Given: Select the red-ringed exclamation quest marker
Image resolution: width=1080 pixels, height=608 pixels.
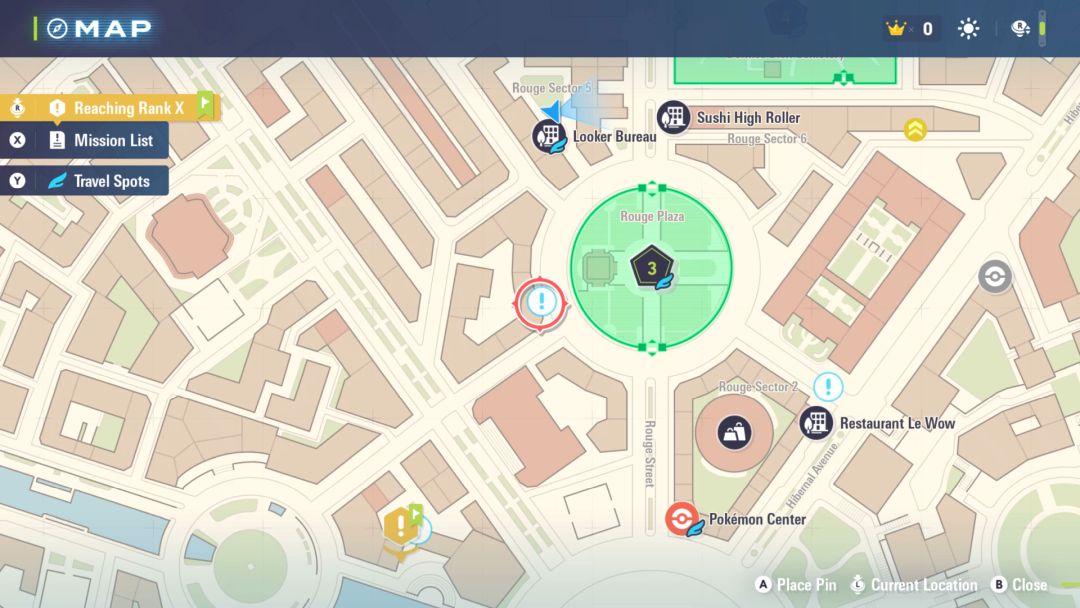Looking at the screenshot, I should [541, 302].
